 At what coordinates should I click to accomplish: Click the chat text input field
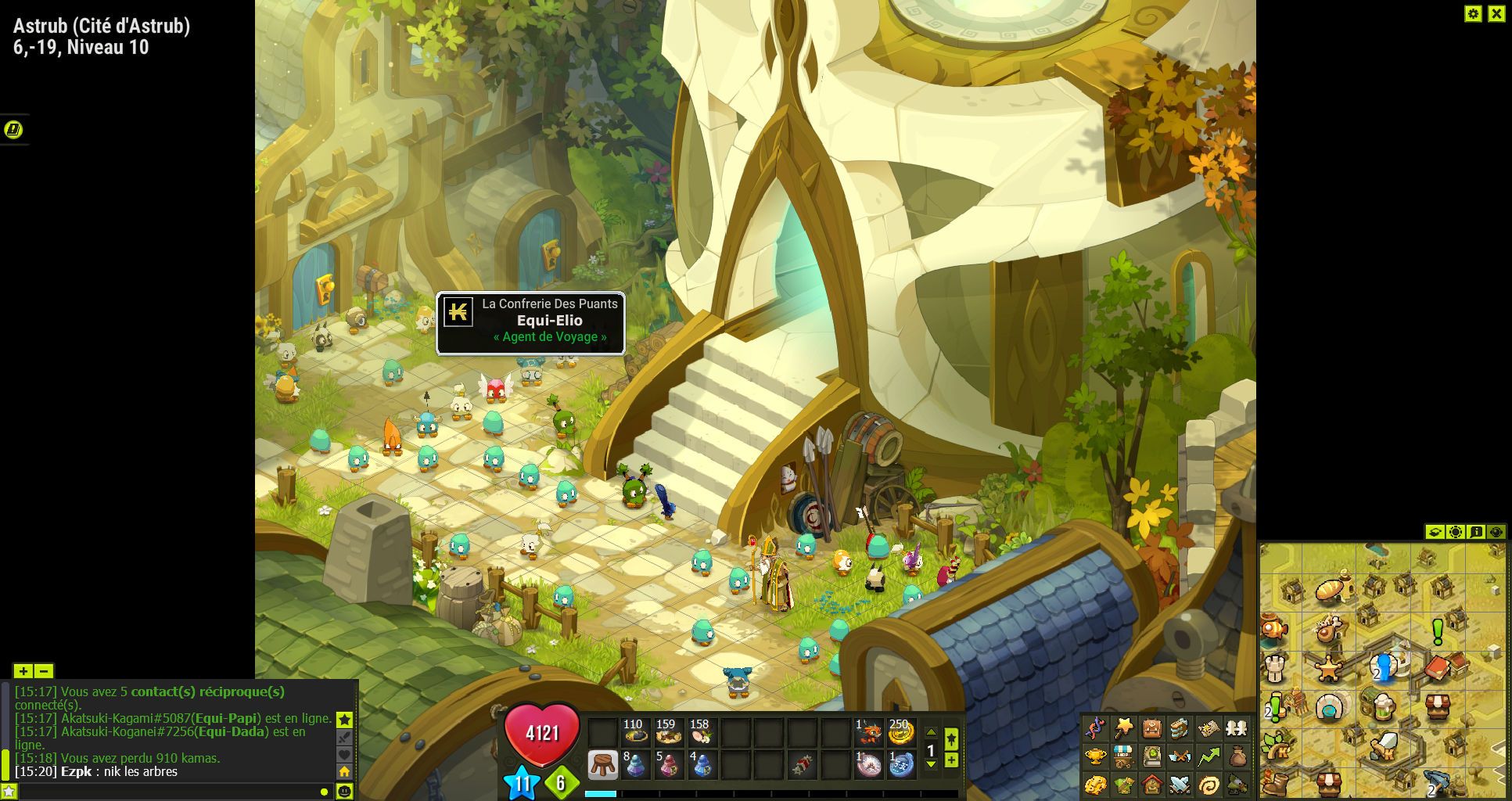(164, 792)
